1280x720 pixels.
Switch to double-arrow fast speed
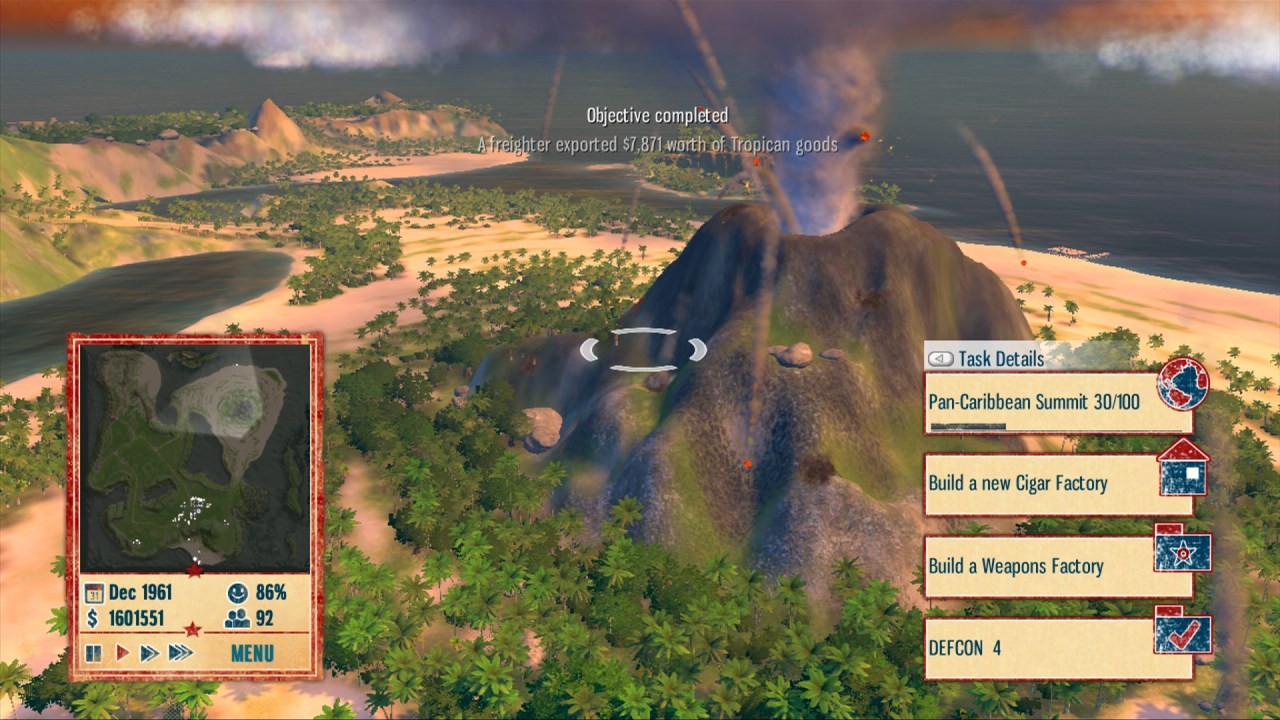[150, 653]
